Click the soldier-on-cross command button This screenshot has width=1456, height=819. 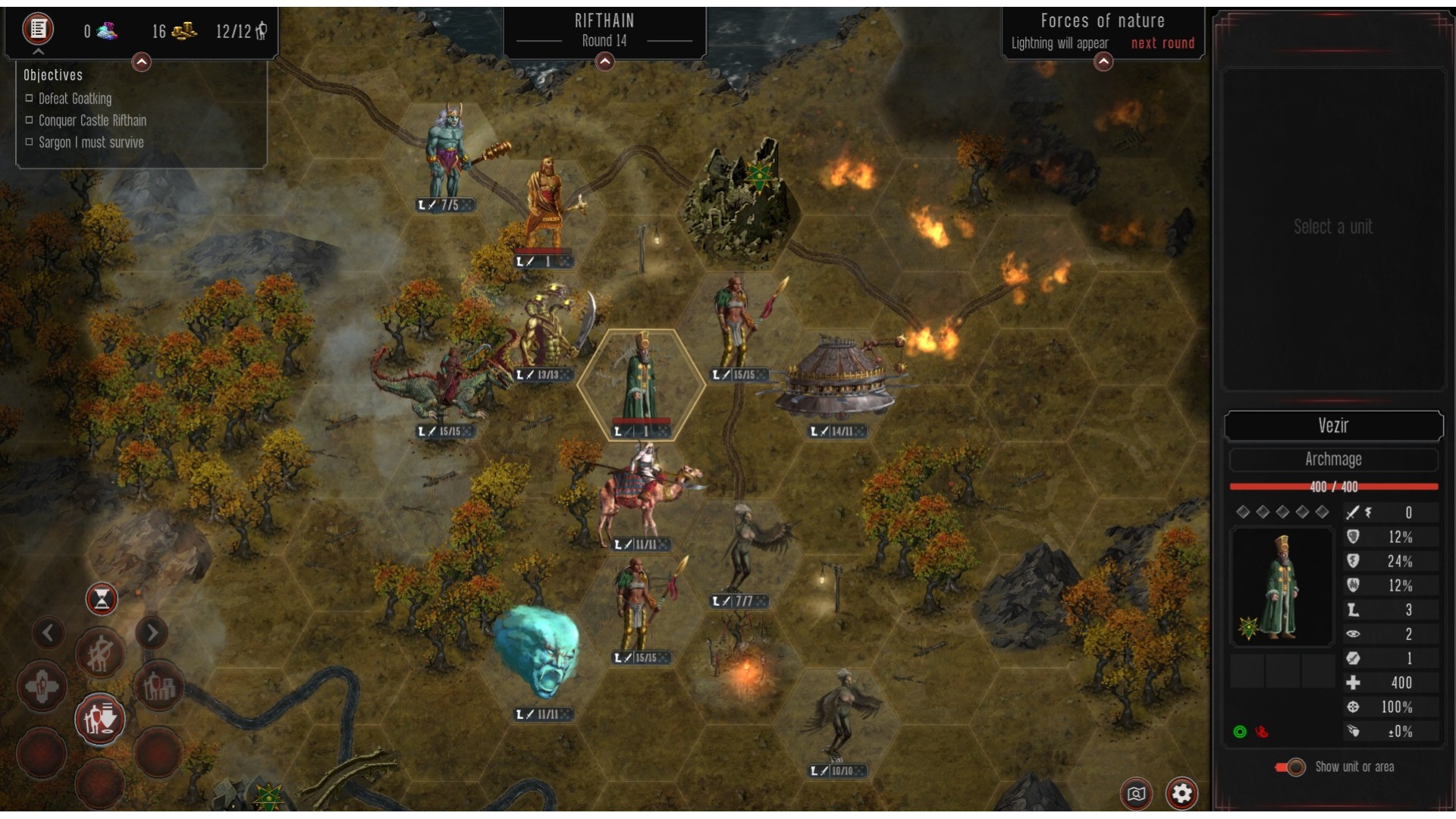click(42, 687)
